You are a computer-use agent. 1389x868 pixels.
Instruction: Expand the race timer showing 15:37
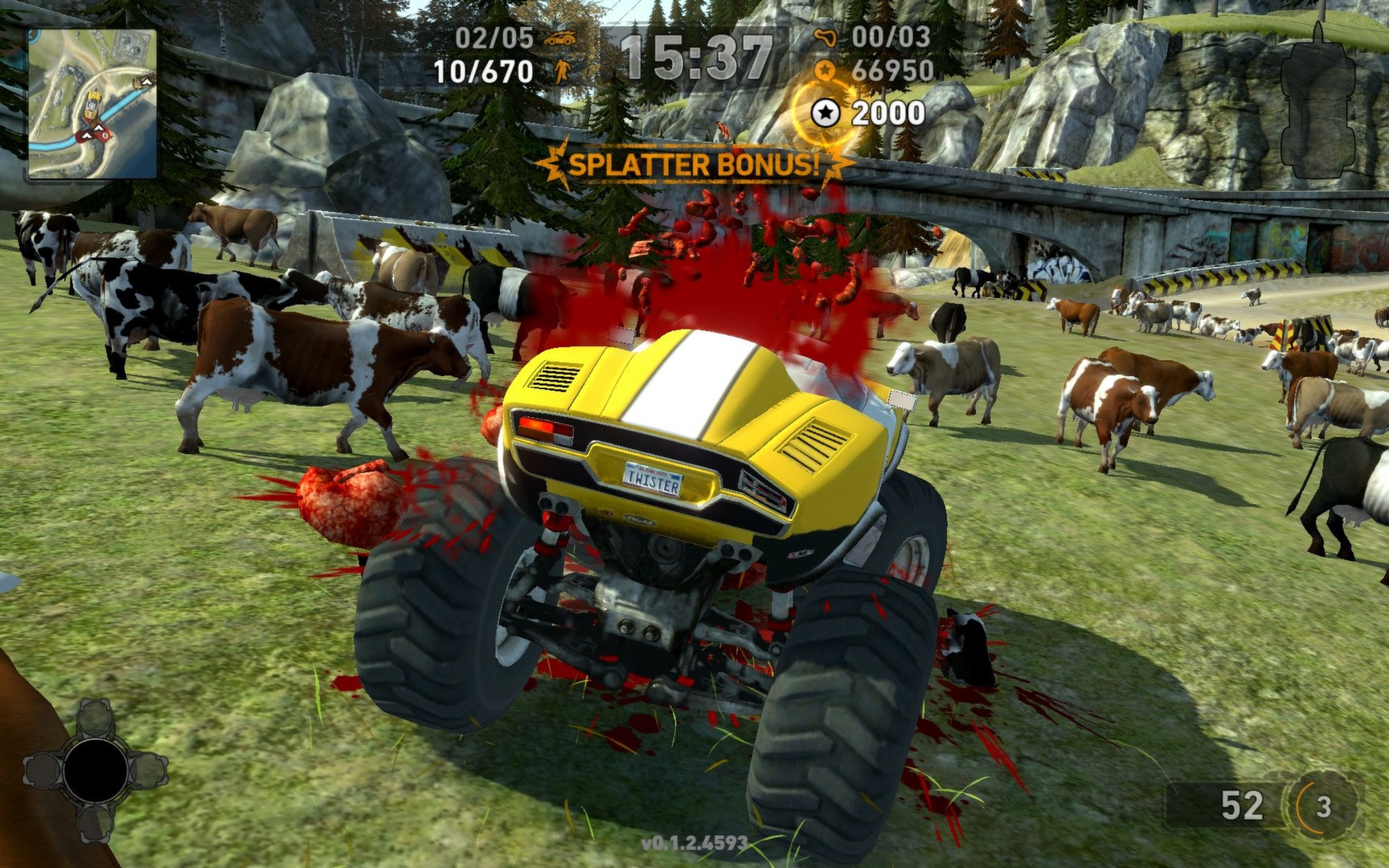[x=694, y=53]
